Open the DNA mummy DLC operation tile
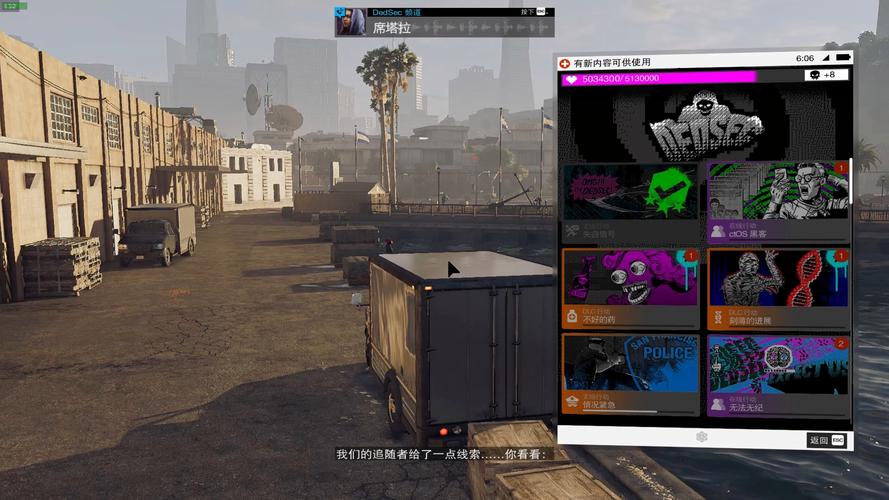 [x=777, y=289]
